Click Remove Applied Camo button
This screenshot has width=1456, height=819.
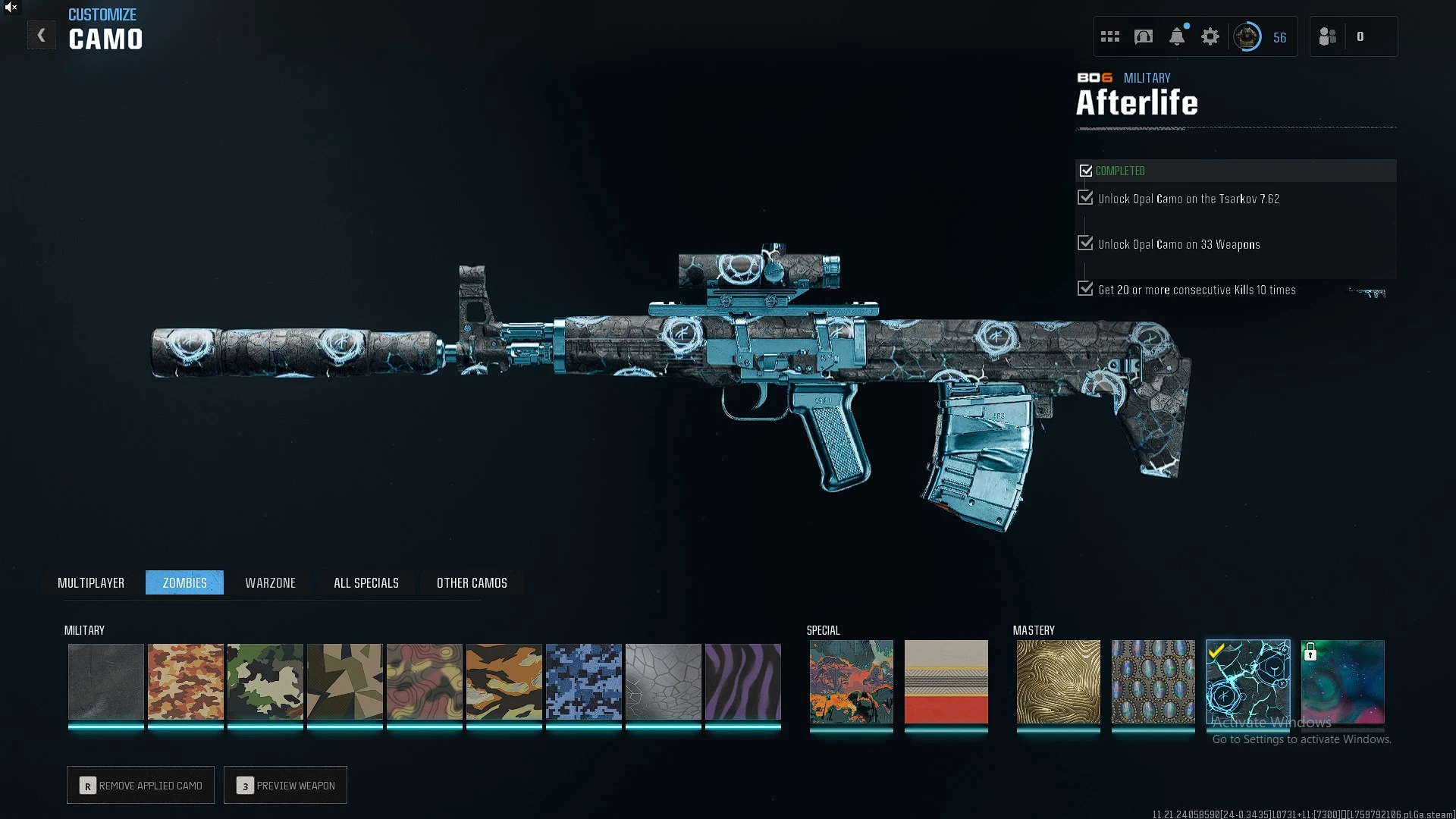141,785
